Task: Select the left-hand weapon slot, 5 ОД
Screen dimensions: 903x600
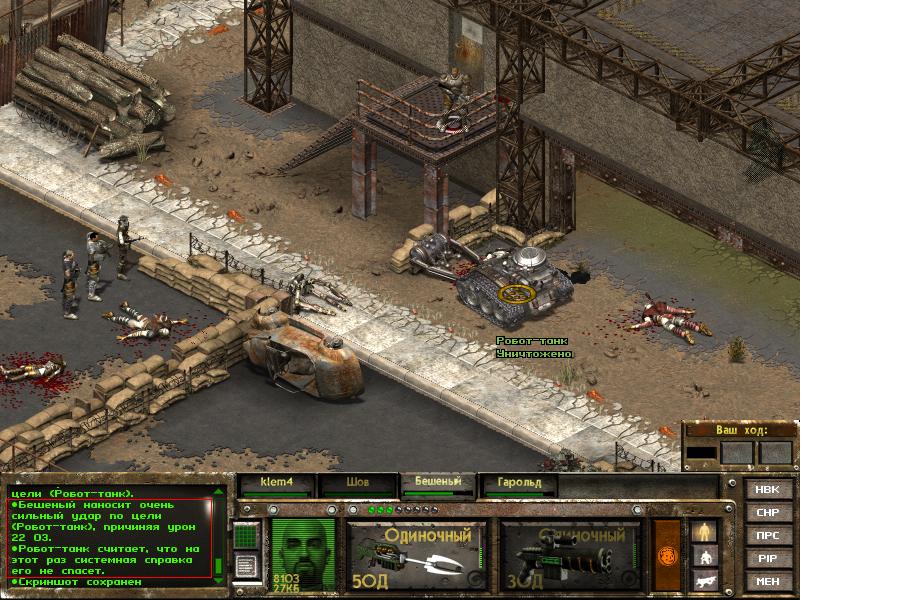Action: coord(417,555)
